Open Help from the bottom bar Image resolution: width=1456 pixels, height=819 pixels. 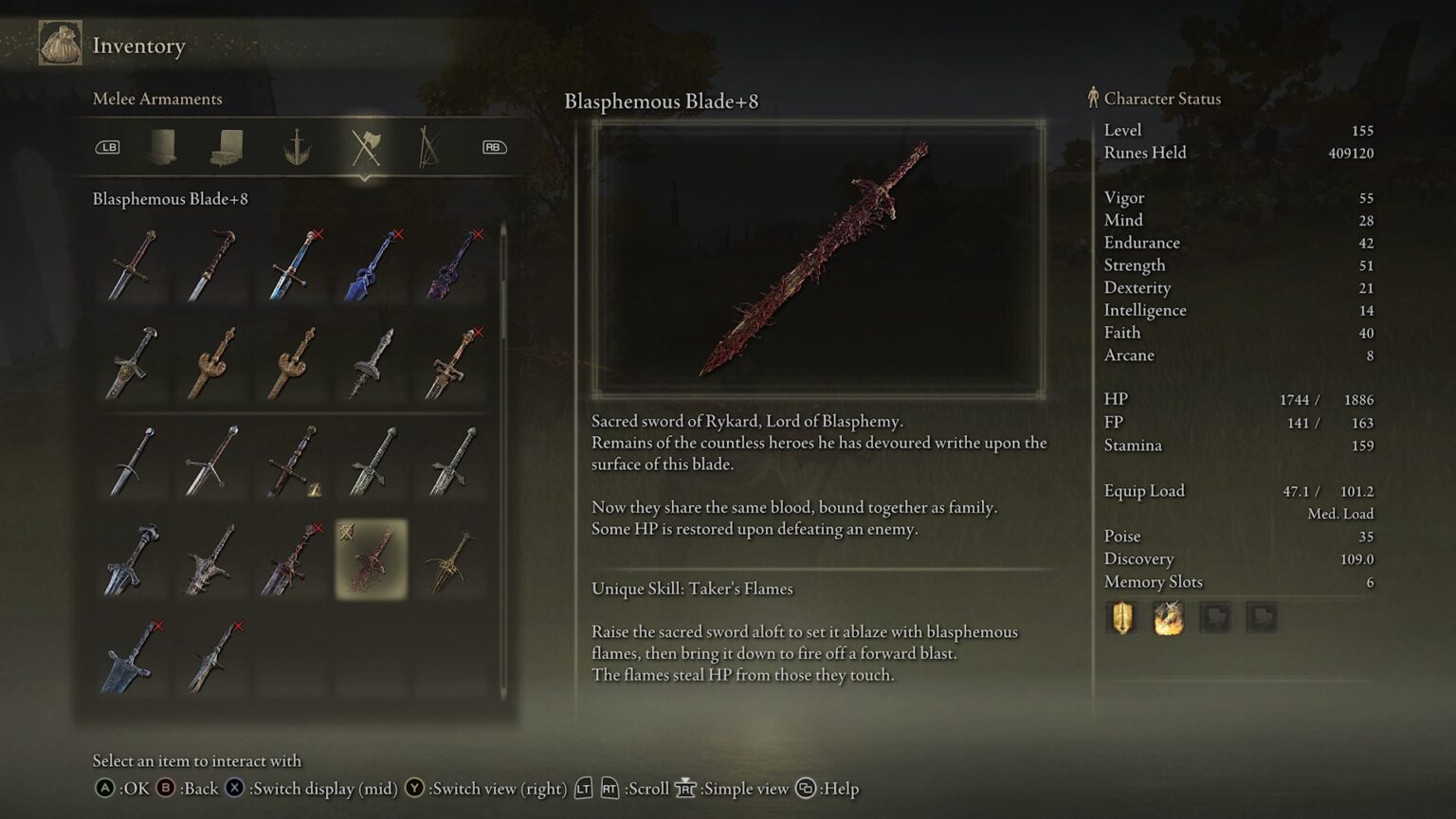click(806, 788)
